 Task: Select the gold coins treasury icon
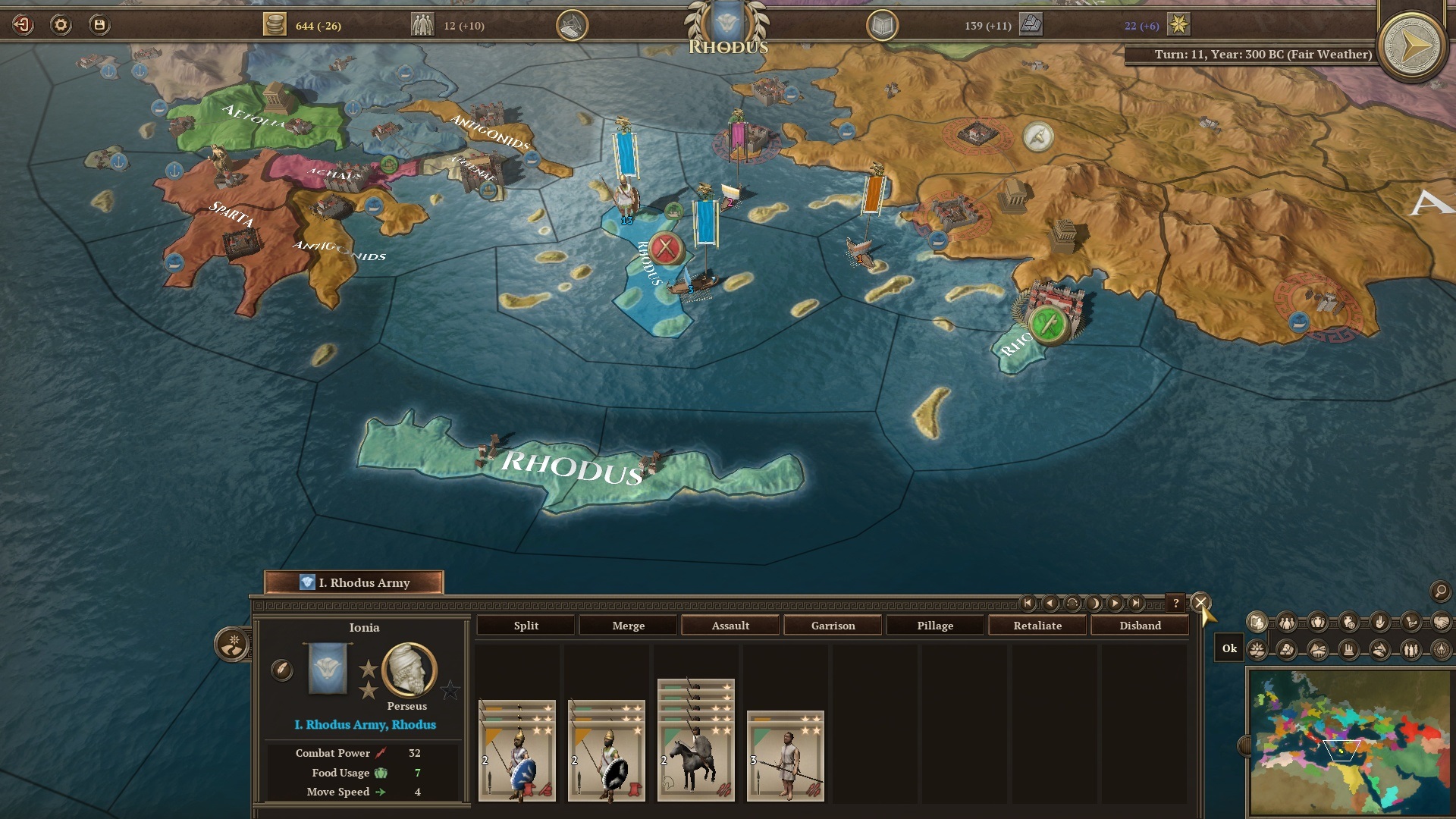point(273,24)
